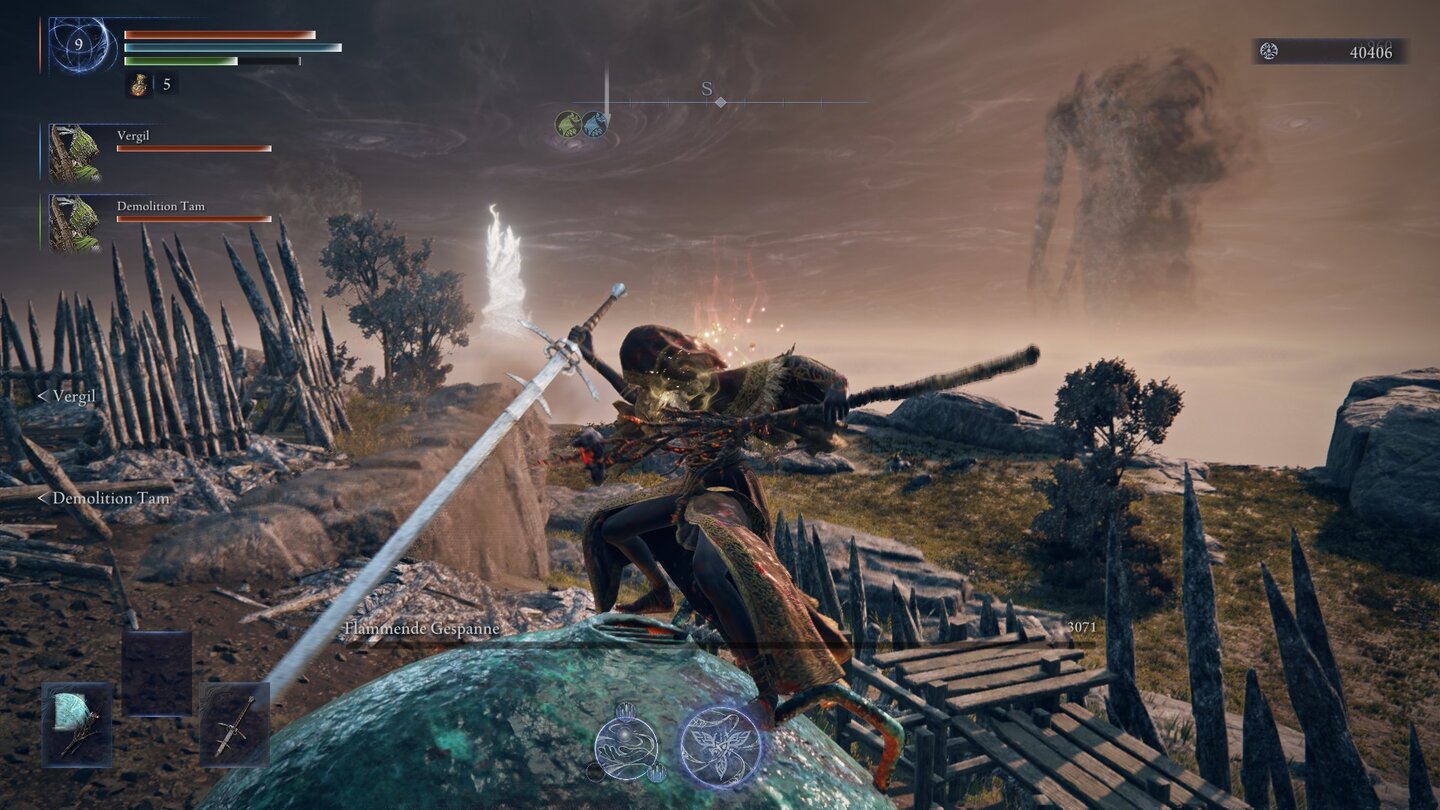
Task: Click the blue teammate marker on compass
Action: pyautogui.click(x=594, y=124)
